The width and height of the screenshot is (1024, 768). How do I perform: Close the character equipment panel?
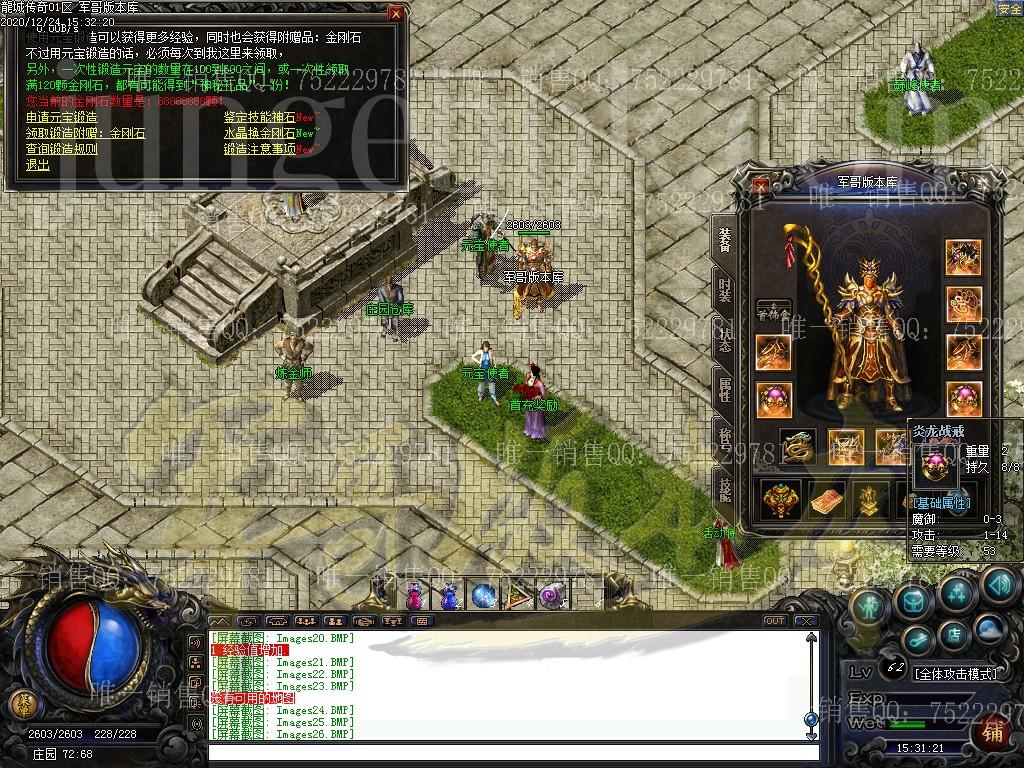(x=762, y=184)
